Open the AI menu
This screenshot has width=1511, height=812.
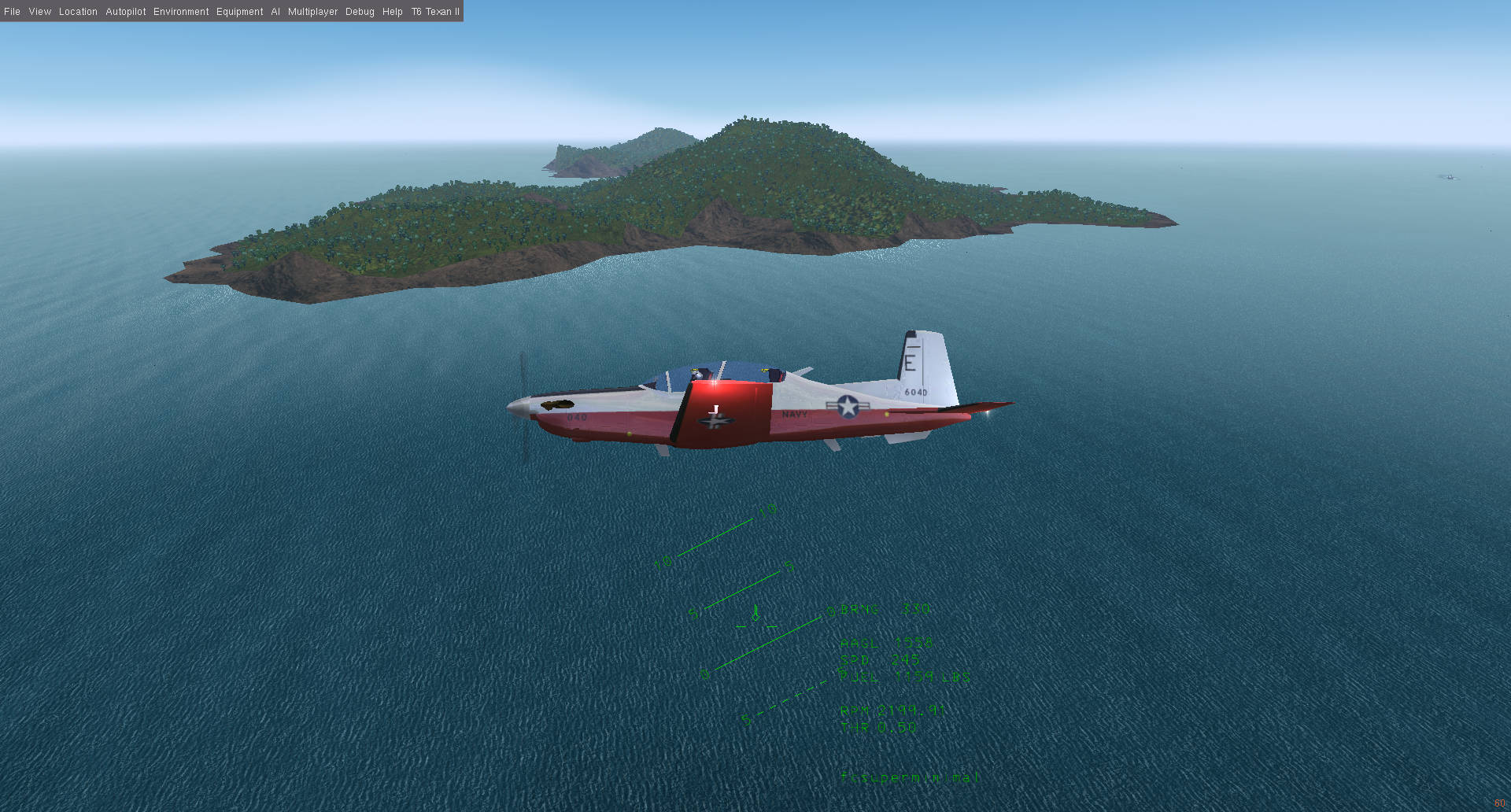[x=275, y=11]
